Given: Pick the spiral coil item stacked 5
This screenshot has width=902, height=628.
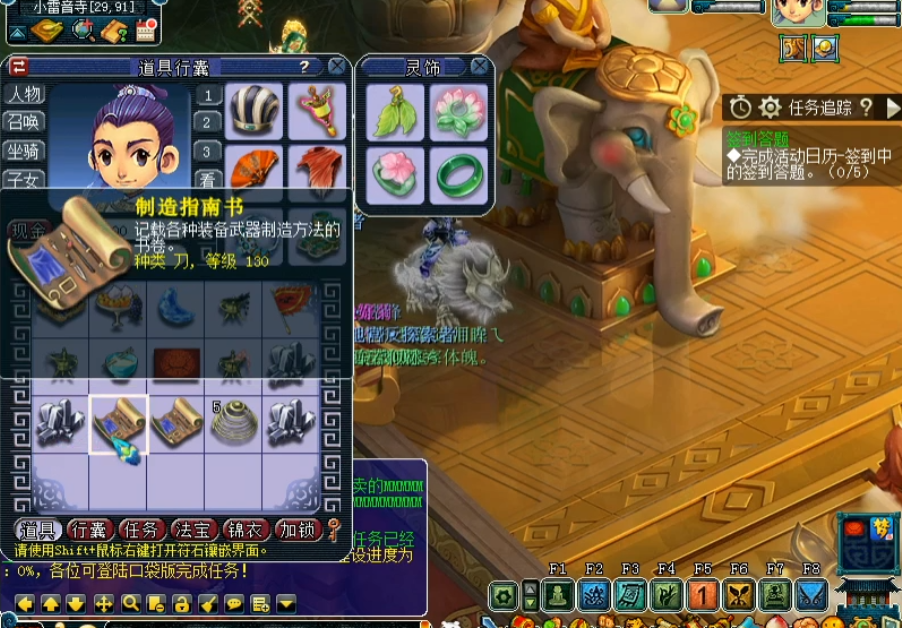Looking at the screenshot, I should 234,423.
